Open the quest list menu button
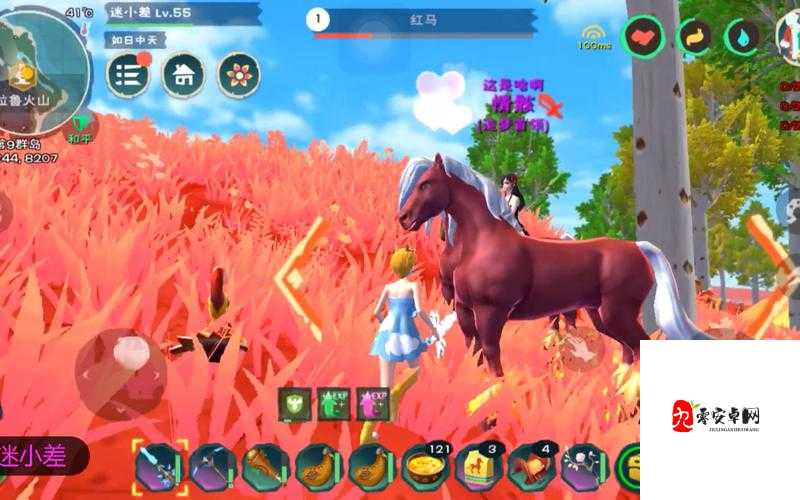 click(x=127, y=75)
